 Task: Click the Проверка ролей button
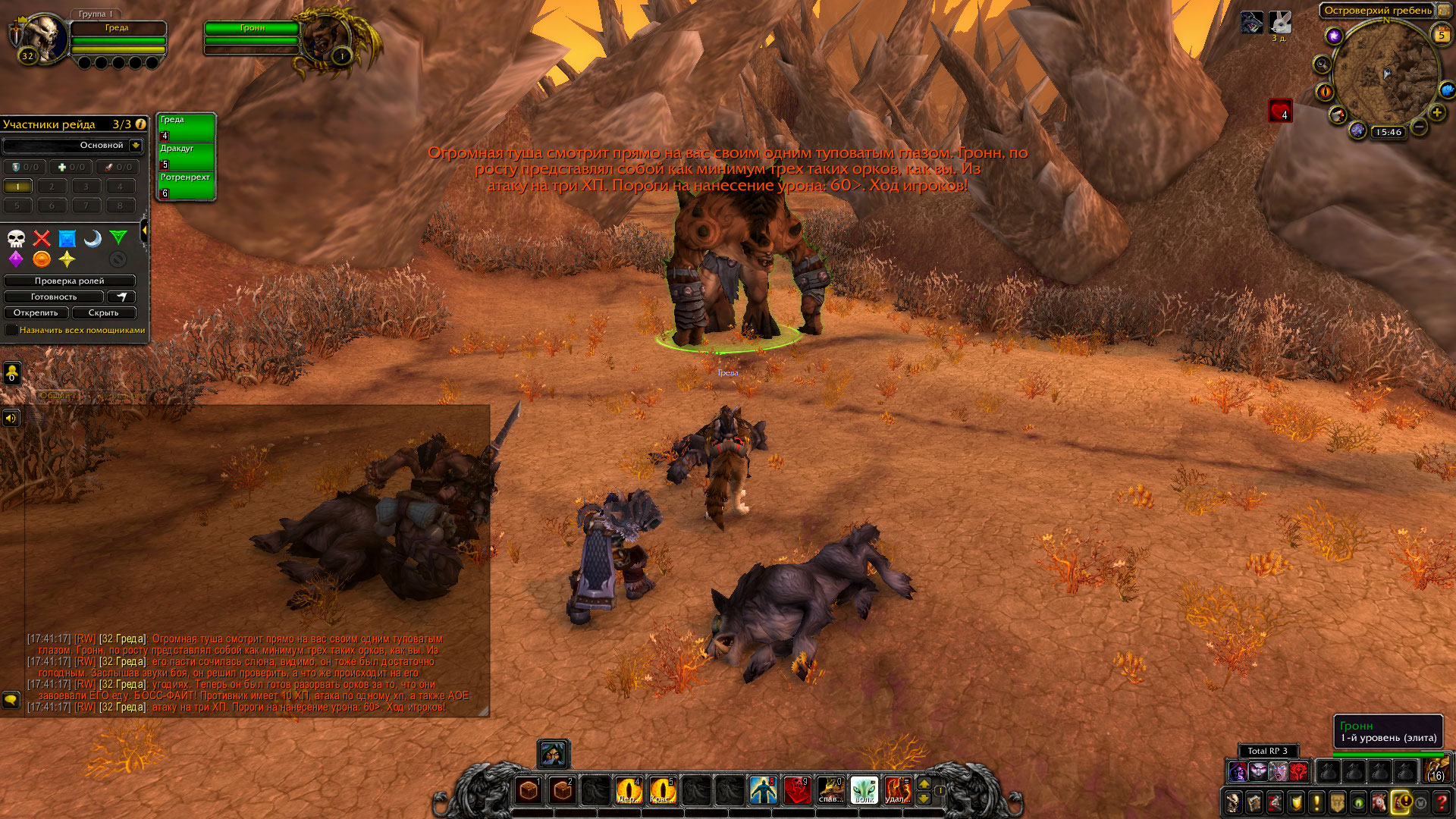point(69,281)
